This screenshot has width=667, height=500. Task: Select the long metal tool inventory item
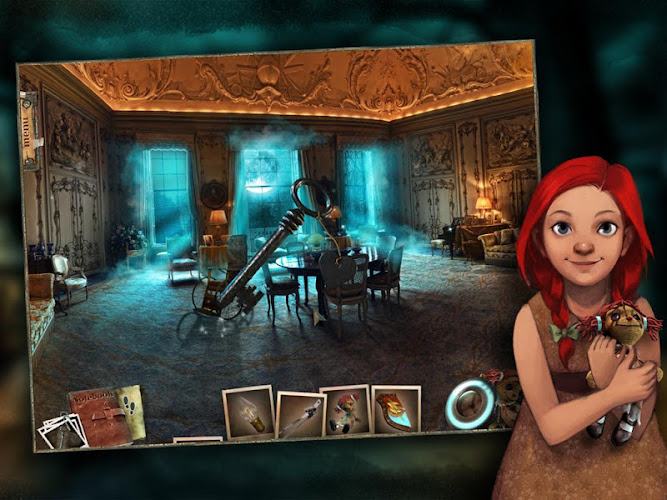point(299,415)
